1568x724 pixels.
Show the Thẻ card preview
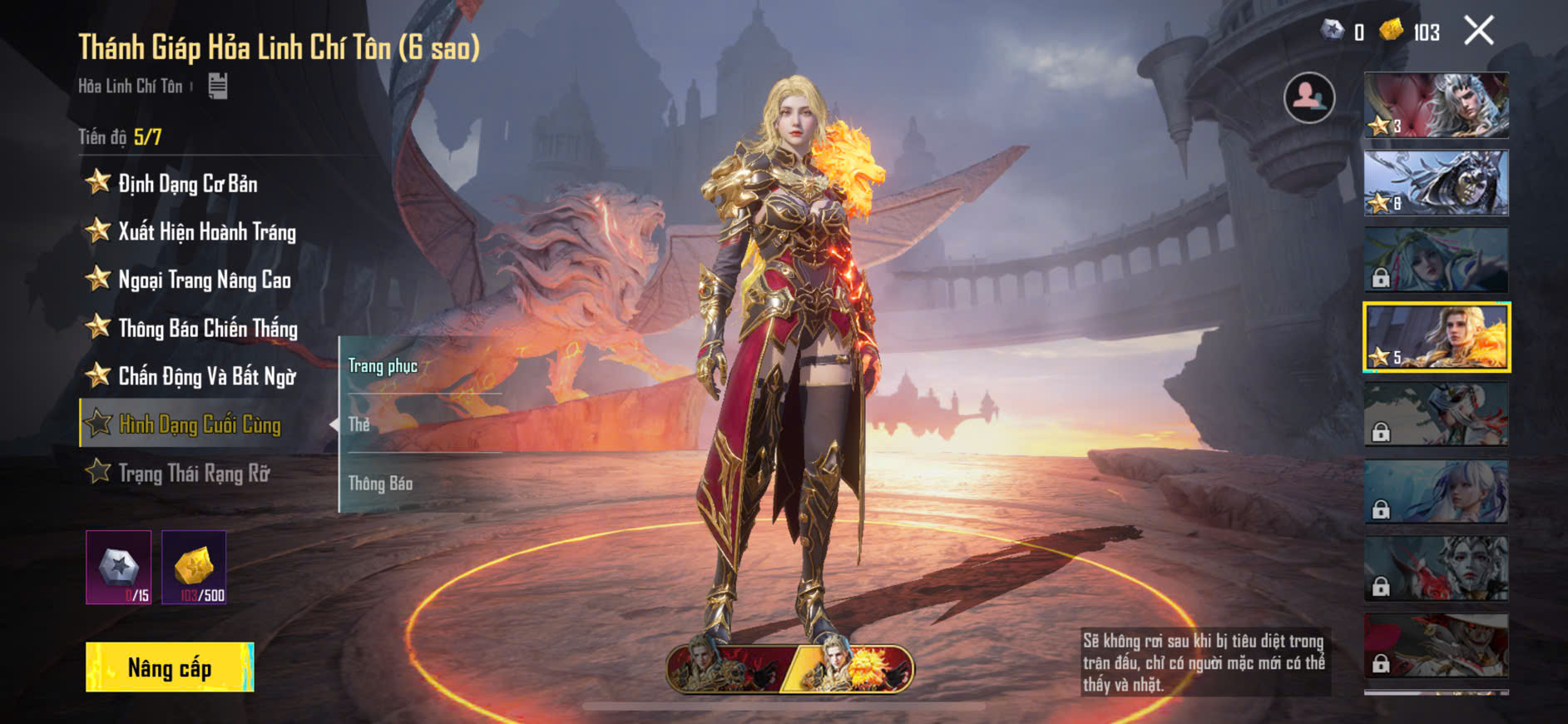click(x=359, y=424)
